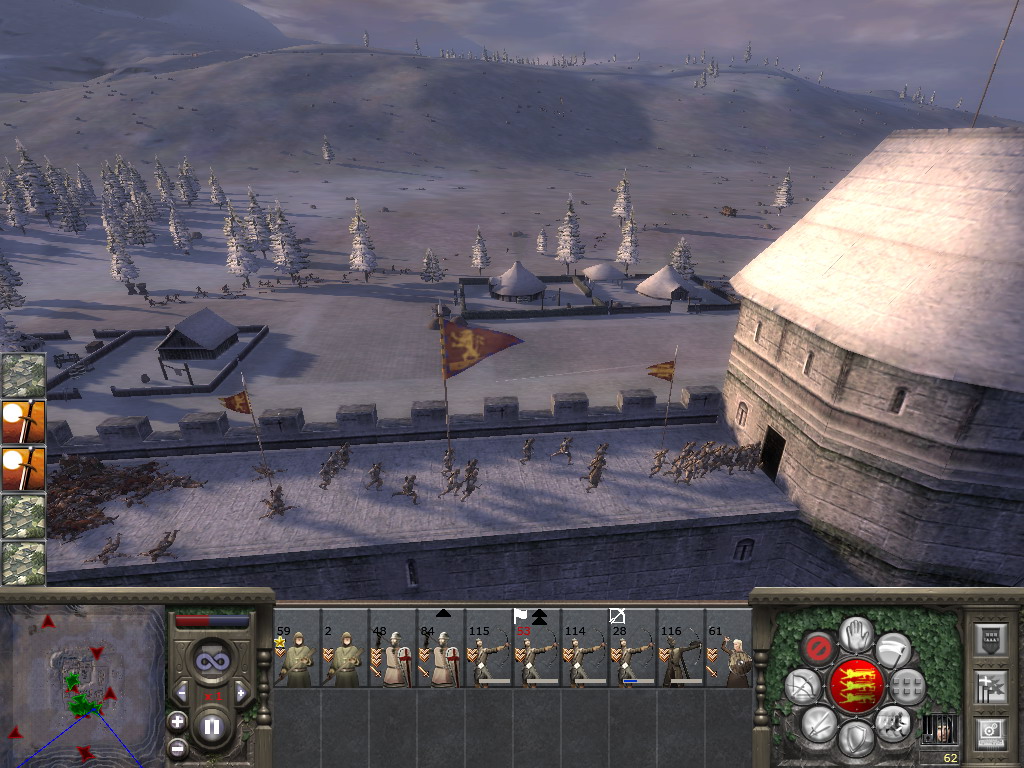Viewport: 1024px width, 768px height.
Task: Activate the red halt order button
Action: point(818,649)
